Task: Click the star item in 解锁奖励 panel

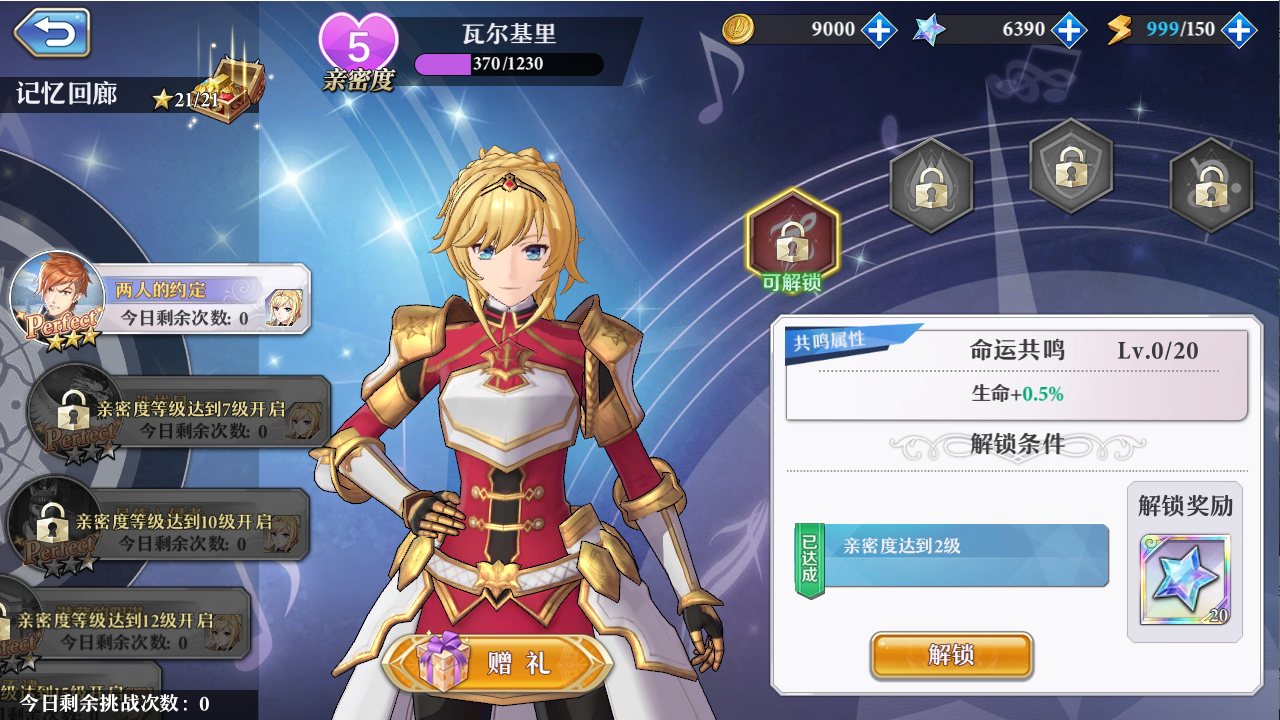Action: (1185, 580)
